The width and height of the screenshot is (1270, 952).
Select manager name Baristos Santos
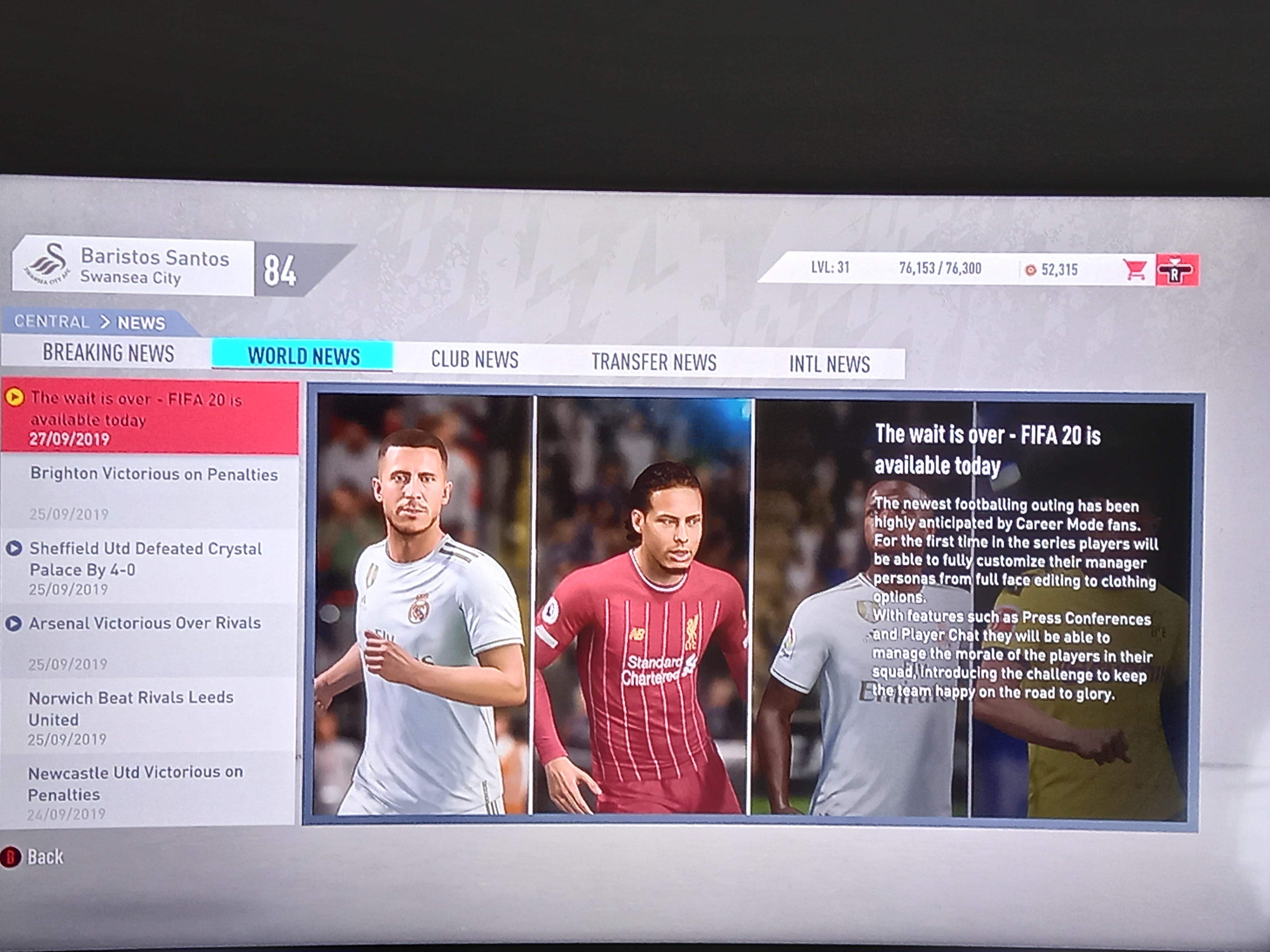click(x=155, y=258)
